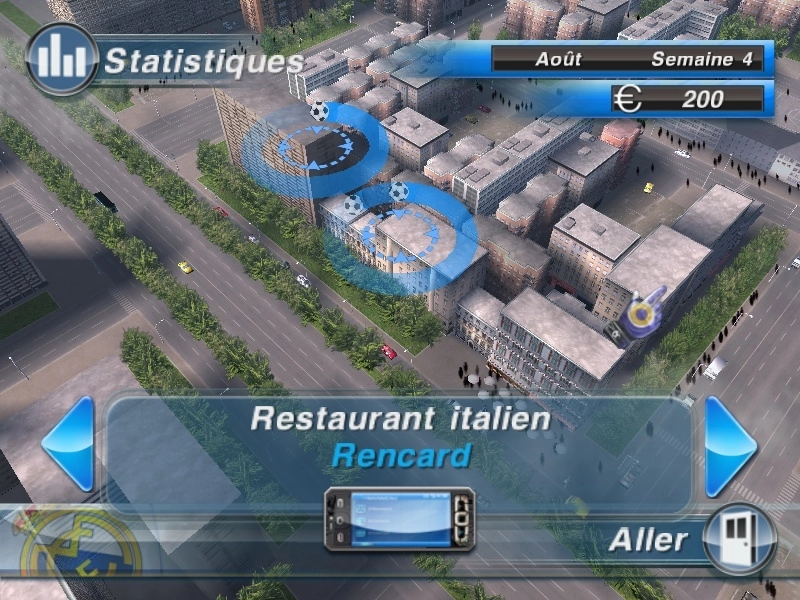
Task: Go to location via Aller door button
Action: click(x=739, y=539)
